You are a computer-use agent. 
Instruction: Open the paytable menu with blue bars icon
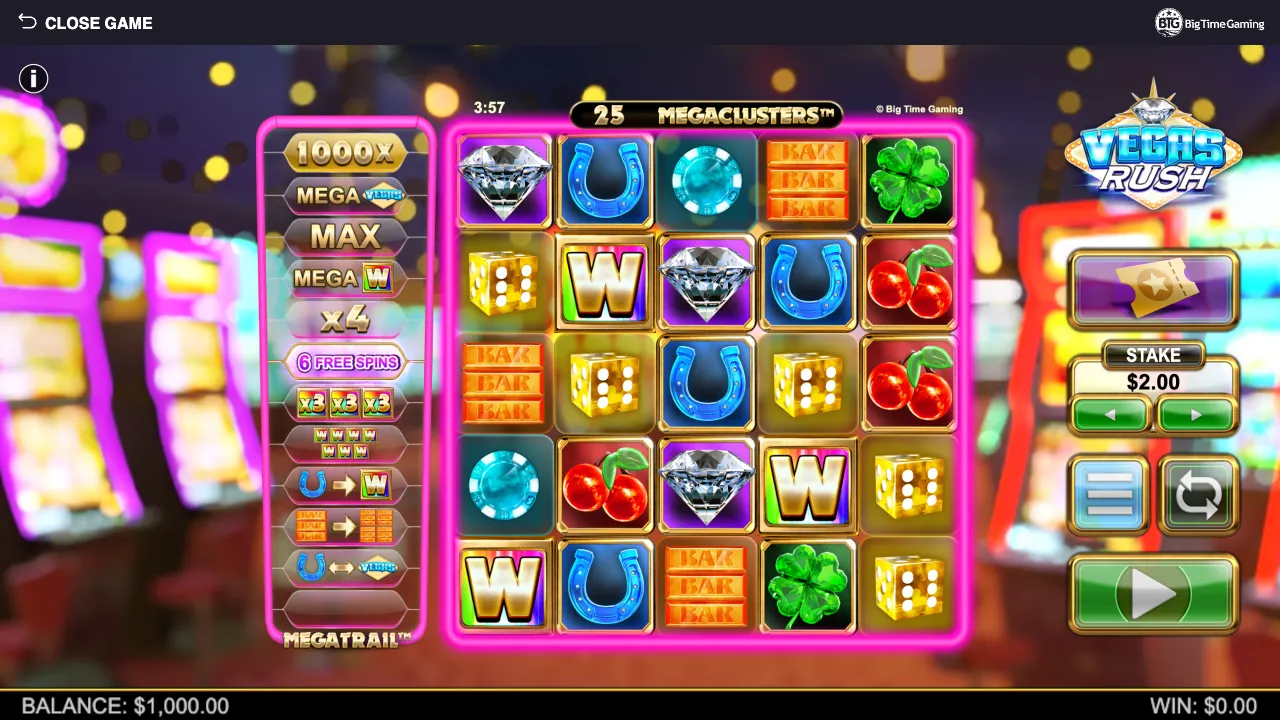tap(1110, 494)
